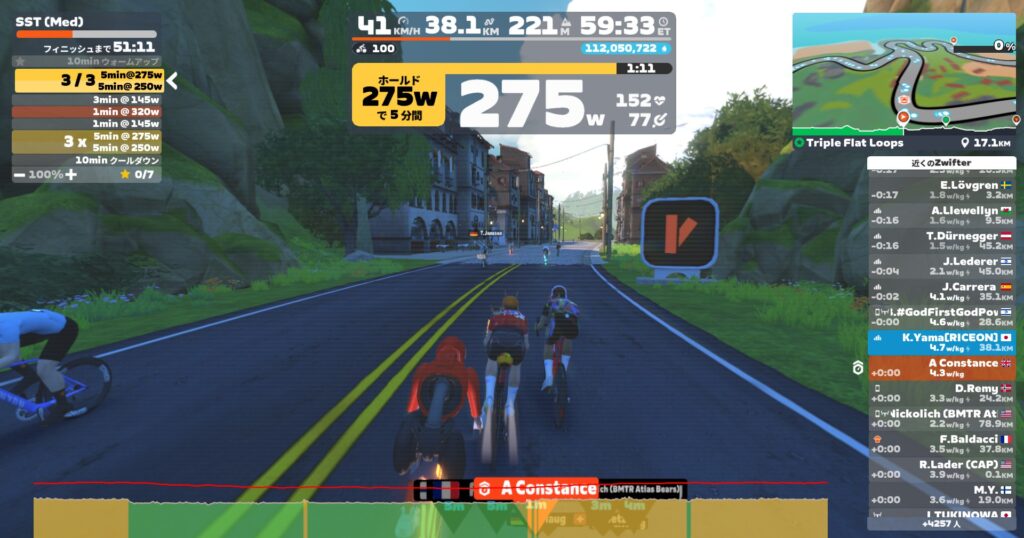Decrease workout intensity with the minus button
This screenshot has width=1024, height=538.
tap(20, 174)
